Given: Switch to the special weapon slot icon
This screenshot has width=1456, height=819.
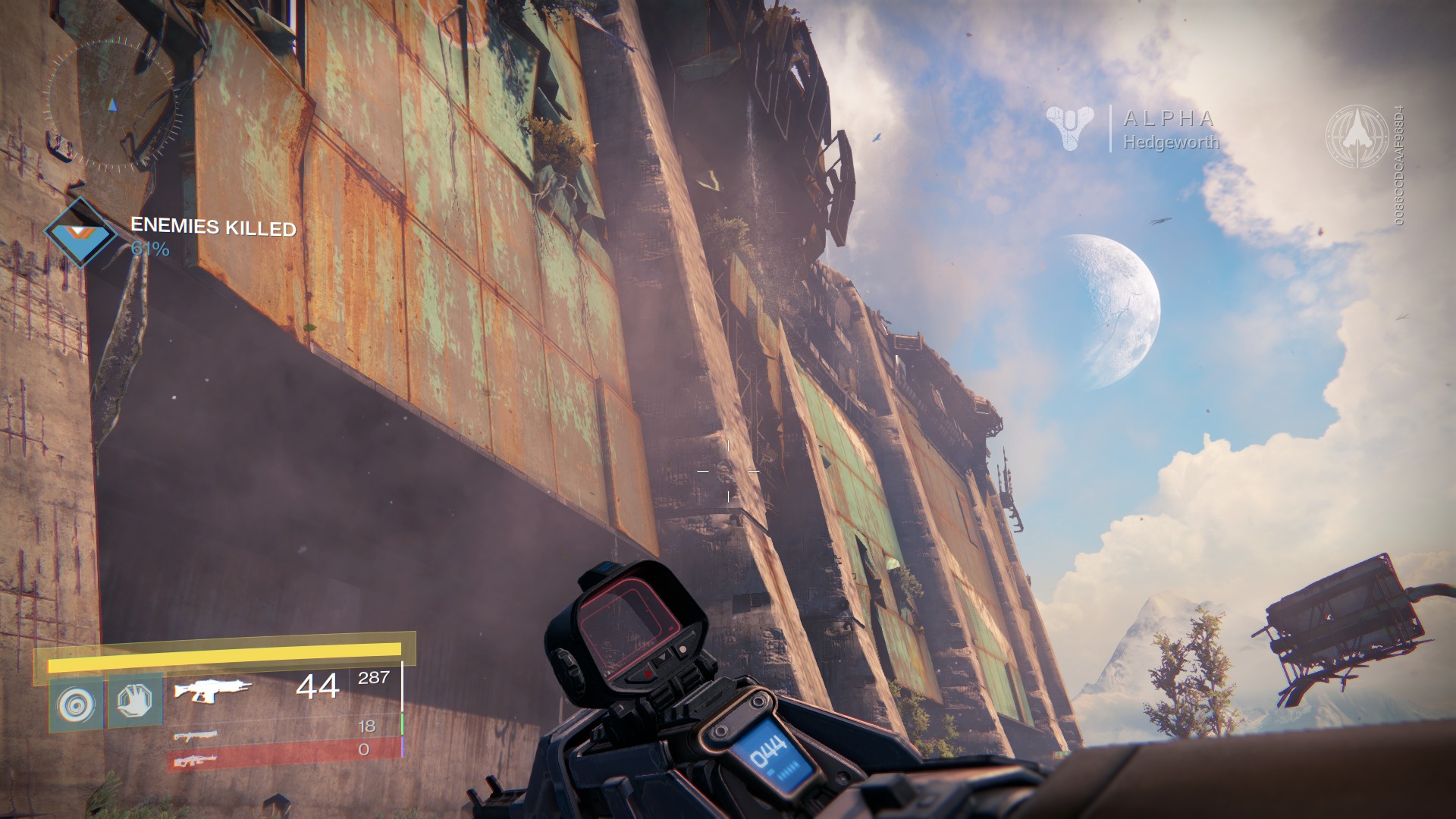Looking at the screenshot, I should pos(195,736).
